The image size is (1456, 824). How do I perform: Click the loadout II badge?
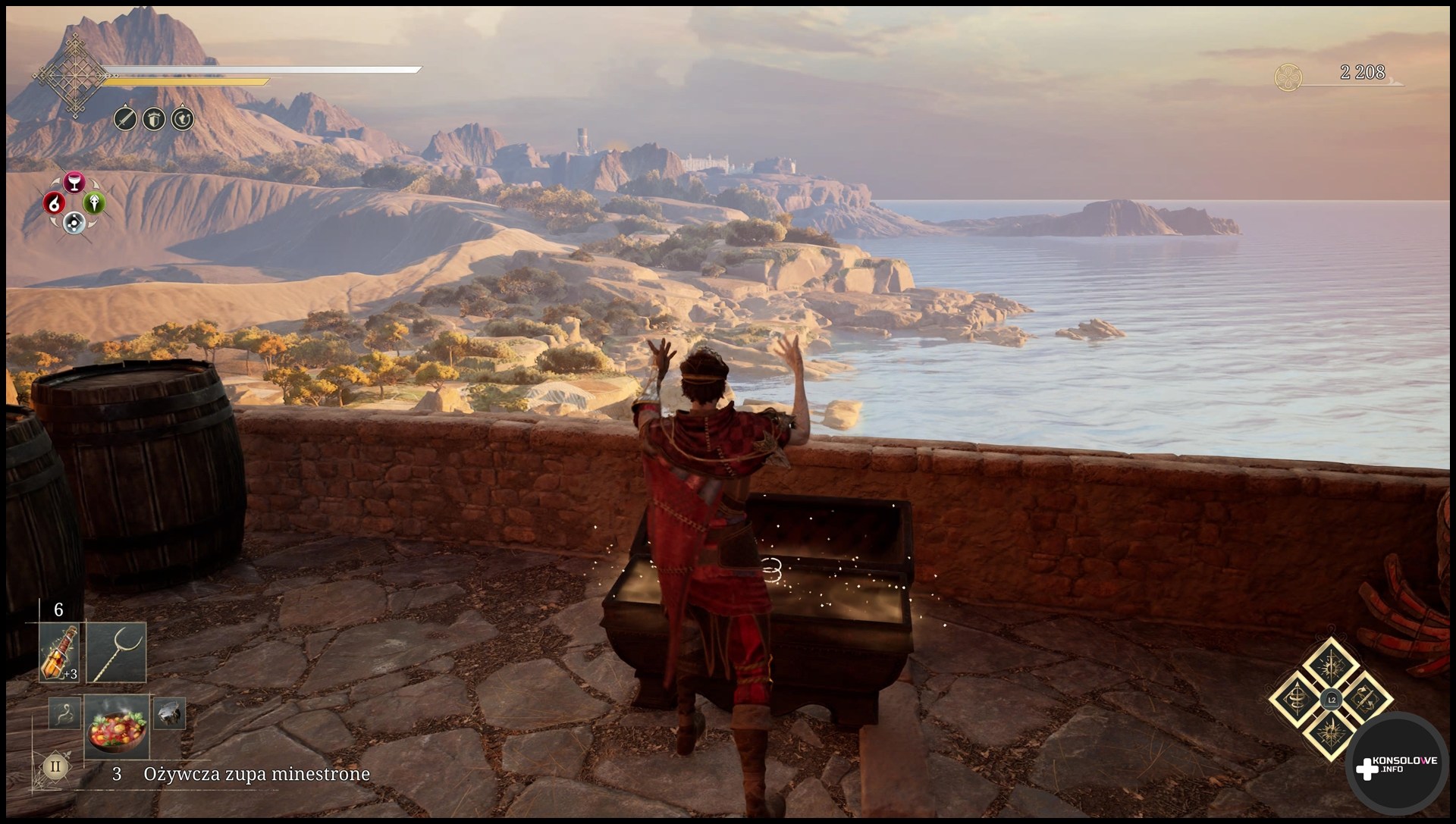pos(55,766)
